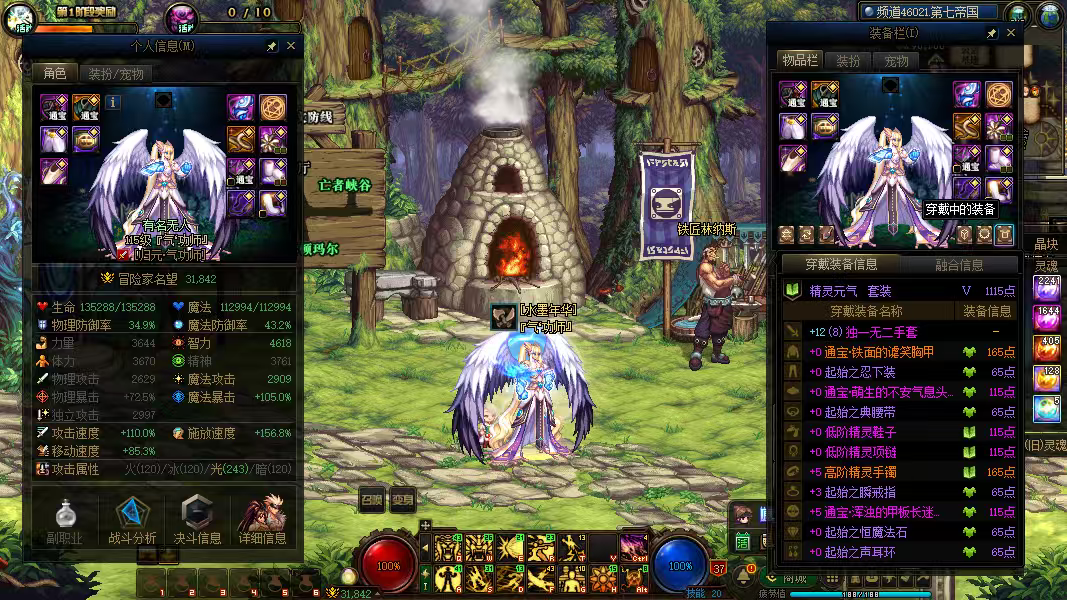Image resolution: width=1067 pixels, height=600 pixels.
Task: View 决斗信息 duel information
Action: [197, 520]
